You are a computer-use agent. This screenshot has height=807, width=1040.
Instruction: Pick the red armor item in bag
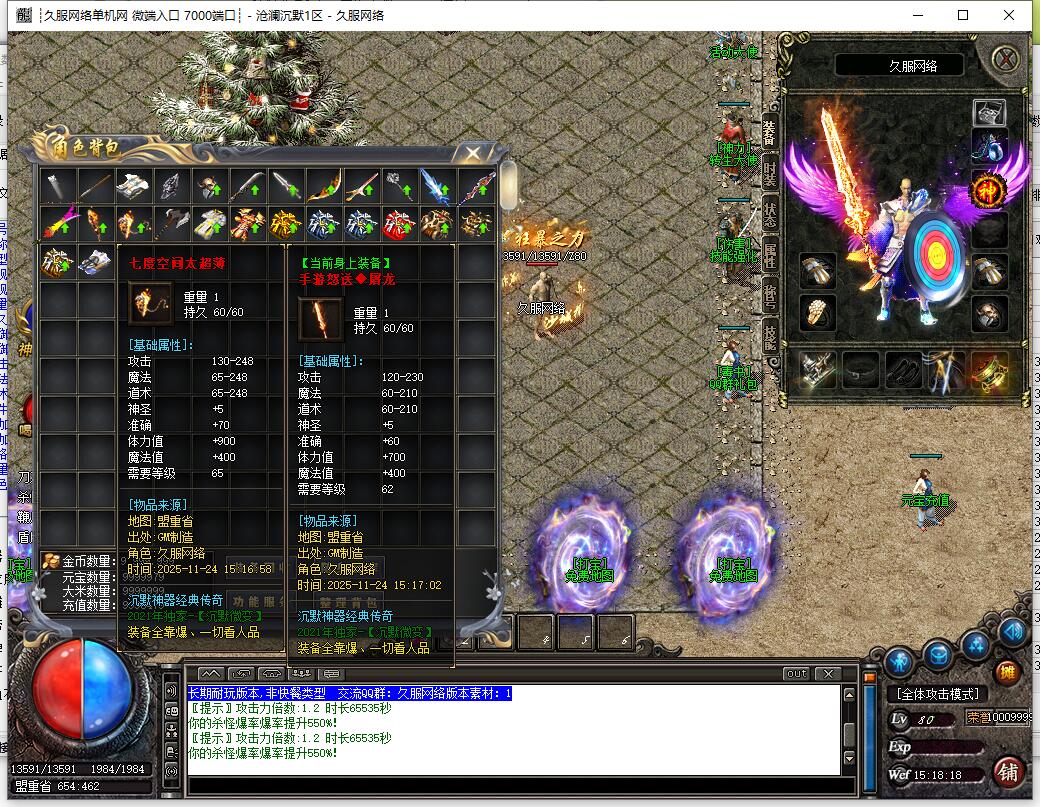click(398, 224)
